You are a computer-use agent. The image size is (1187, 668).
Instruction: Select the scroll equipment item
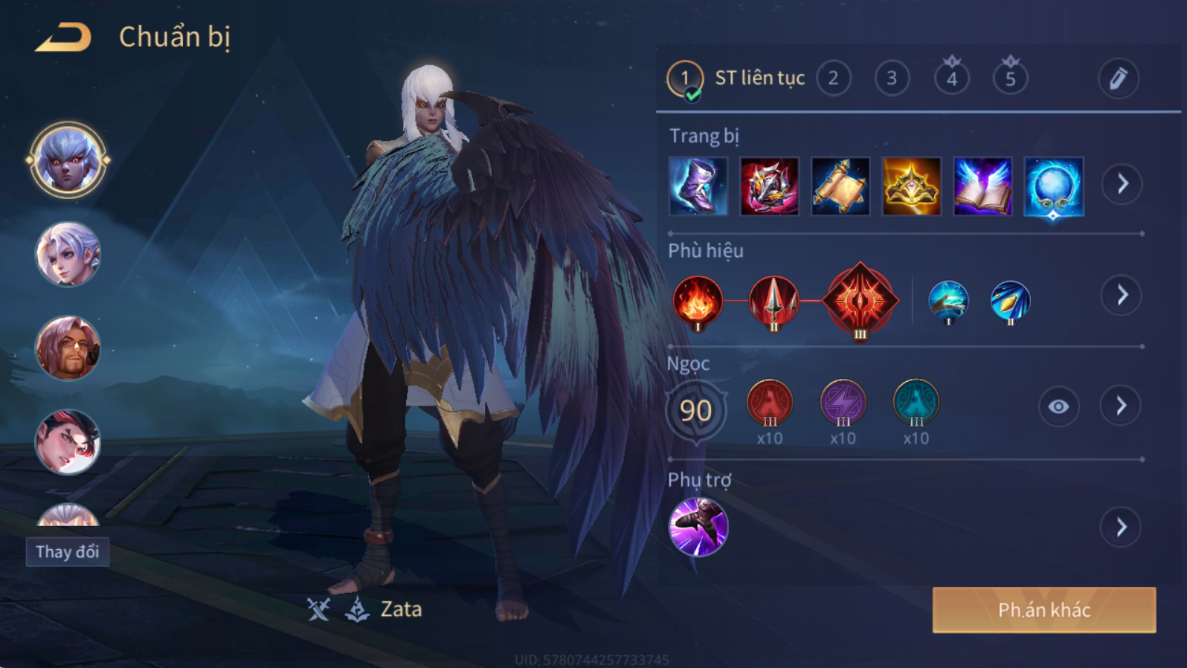tap(840, 186)
